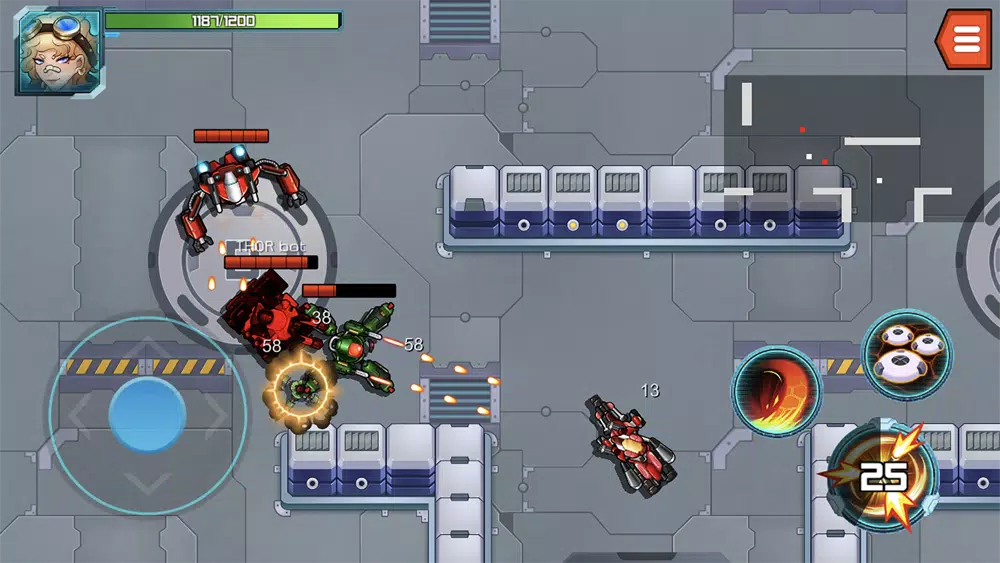The width and height of the screenshot is (1000, 563).
Task: Open the orange hamburger menu
Action: pyautogui.click(x=965, y=39)
